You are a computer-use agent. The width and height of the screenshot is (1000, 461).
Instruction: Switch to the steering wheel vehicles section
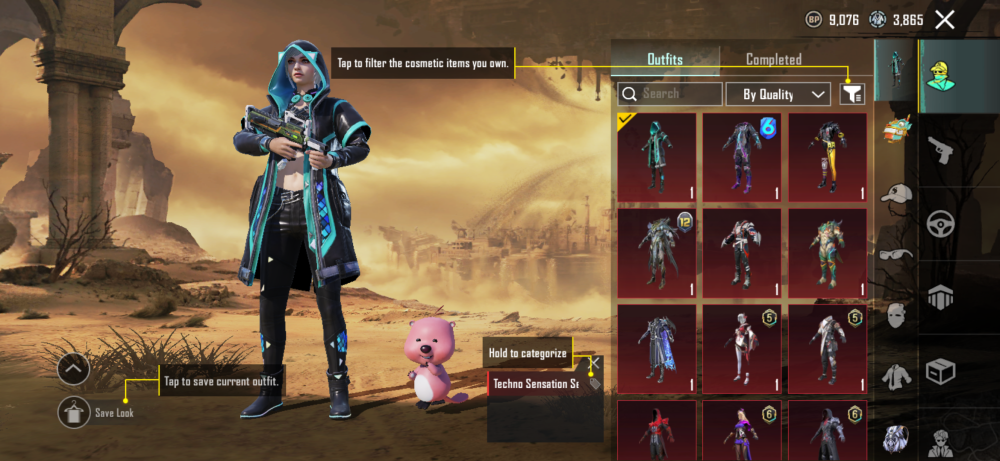940,223
